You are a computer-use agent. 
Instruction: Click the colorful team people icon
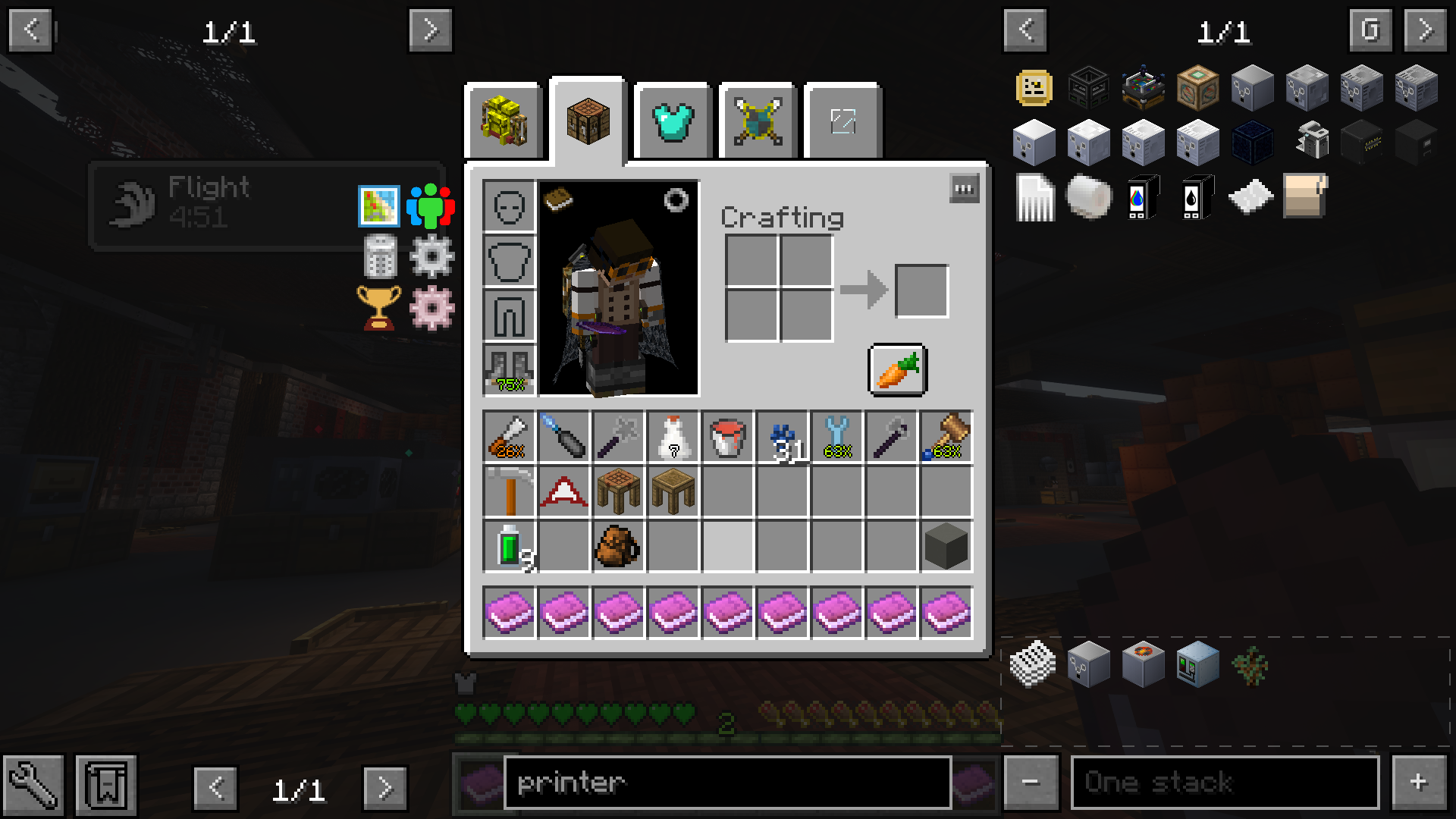click(431, 206)
